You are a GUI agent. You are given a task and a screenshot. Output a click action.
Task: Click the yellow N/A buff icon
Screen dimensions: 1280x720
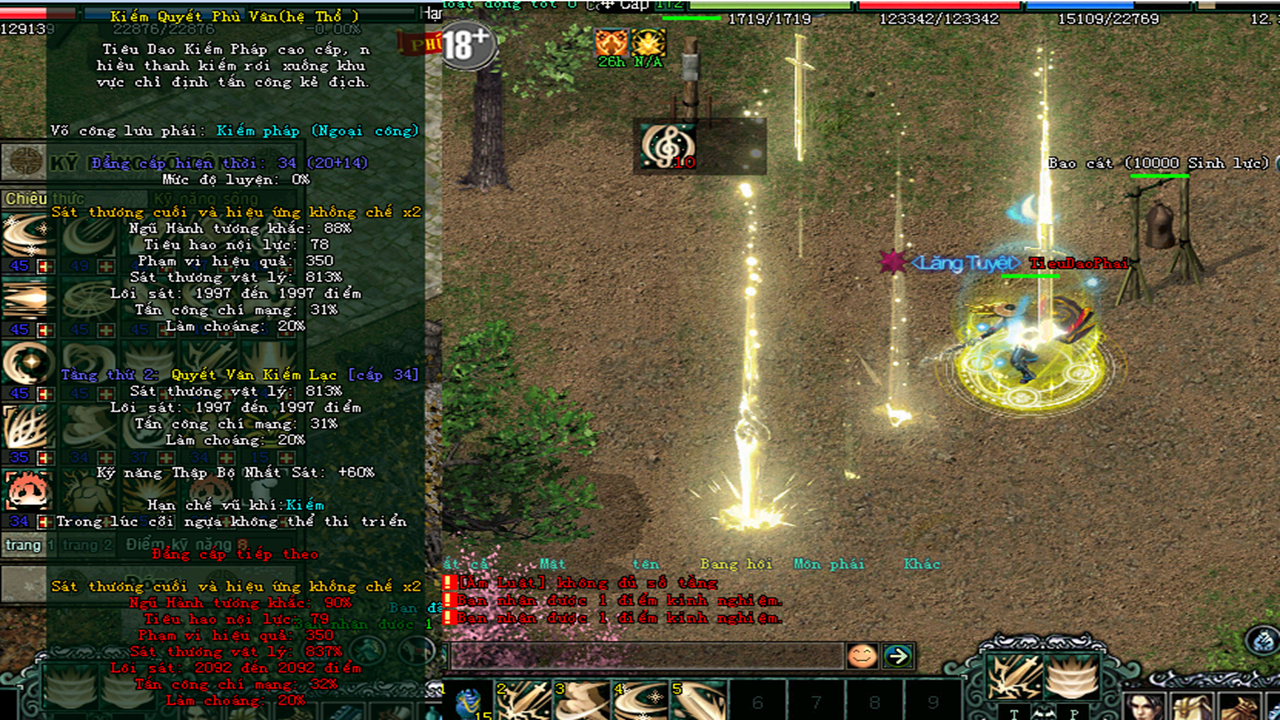(x=648, y=43)
